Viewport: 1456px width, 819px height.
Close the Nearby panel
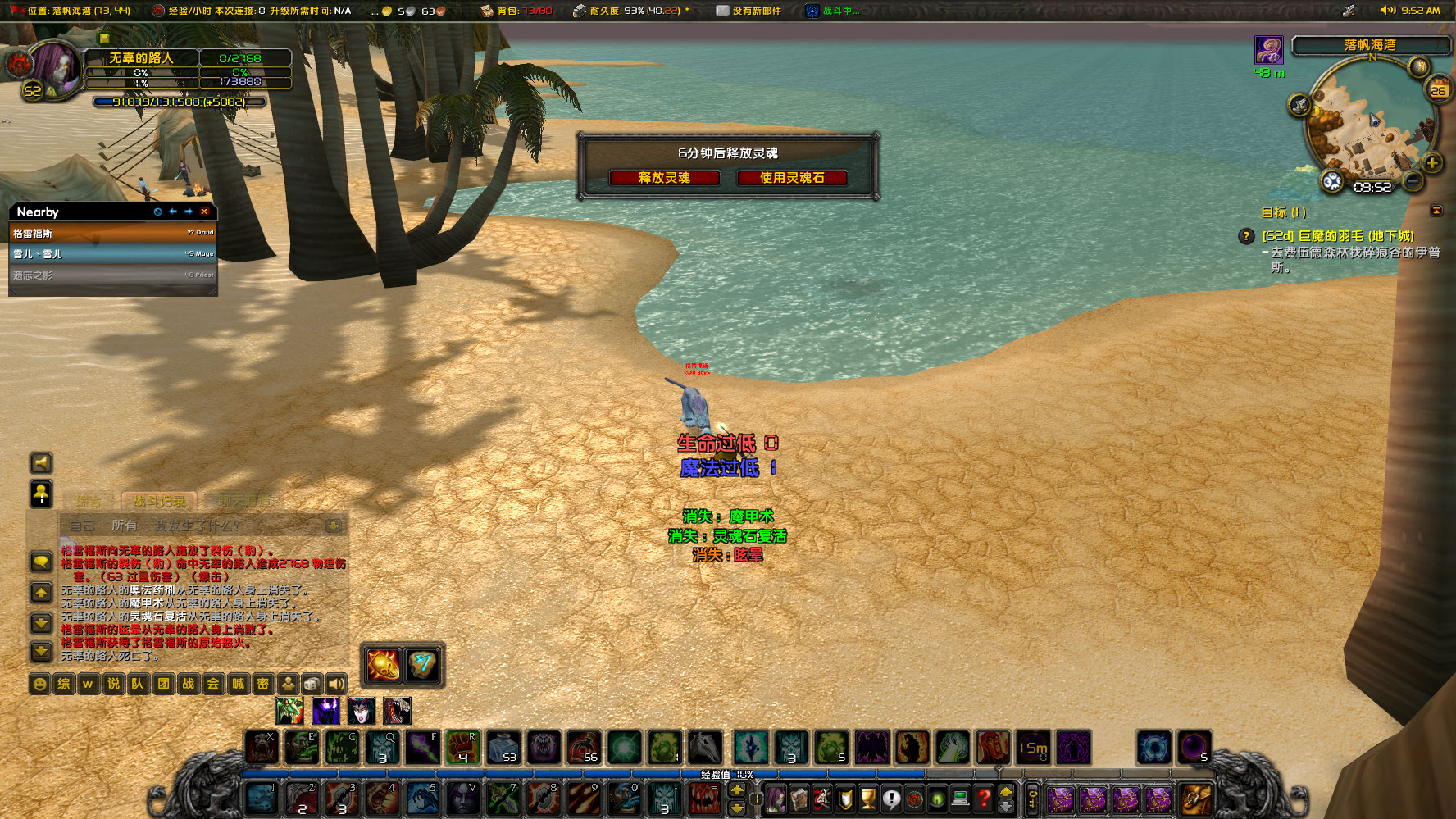pos(205,212)
